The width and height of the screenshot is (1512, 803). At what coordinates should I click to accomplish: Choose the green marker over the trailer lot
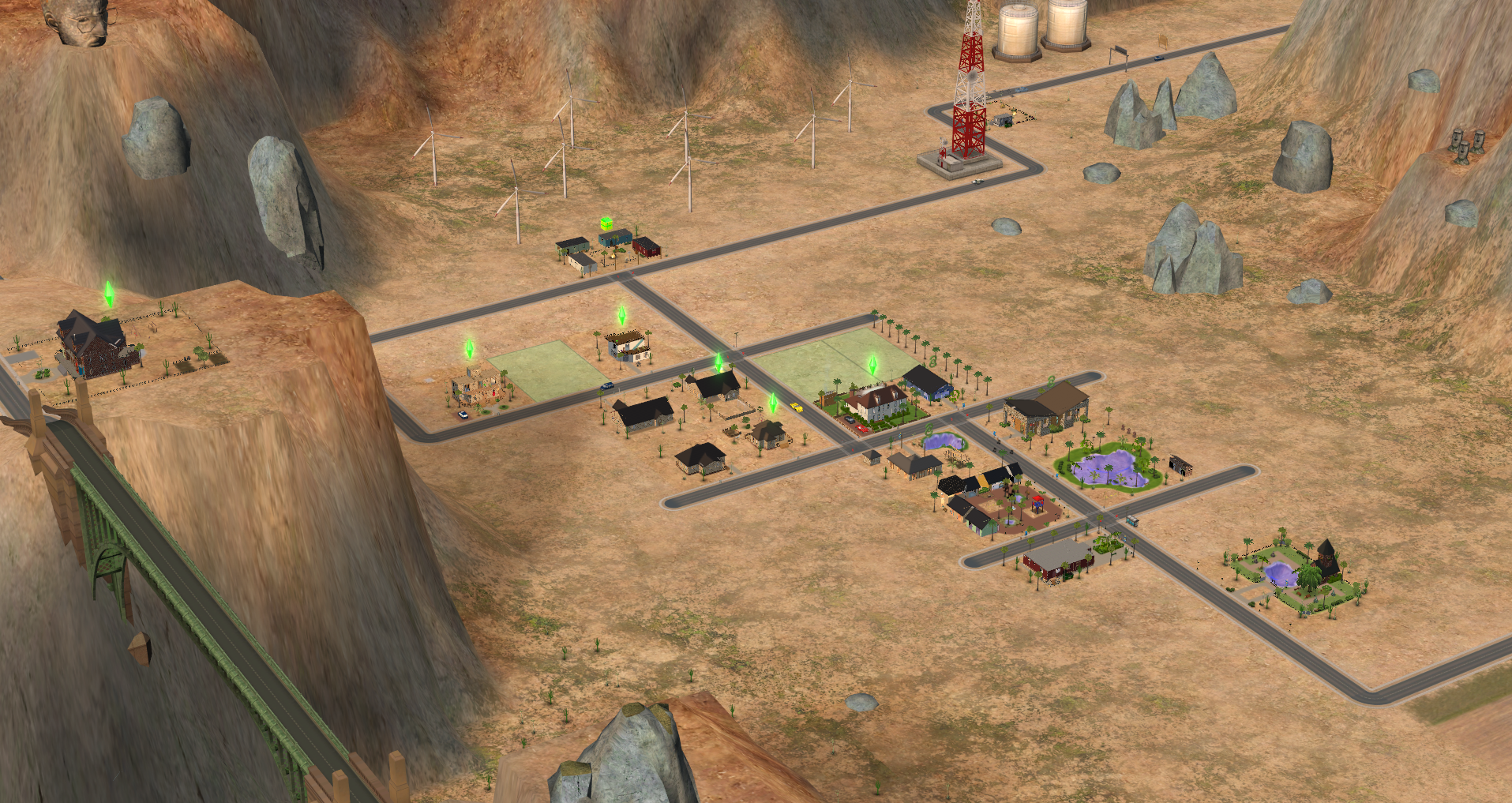(606, 223)
